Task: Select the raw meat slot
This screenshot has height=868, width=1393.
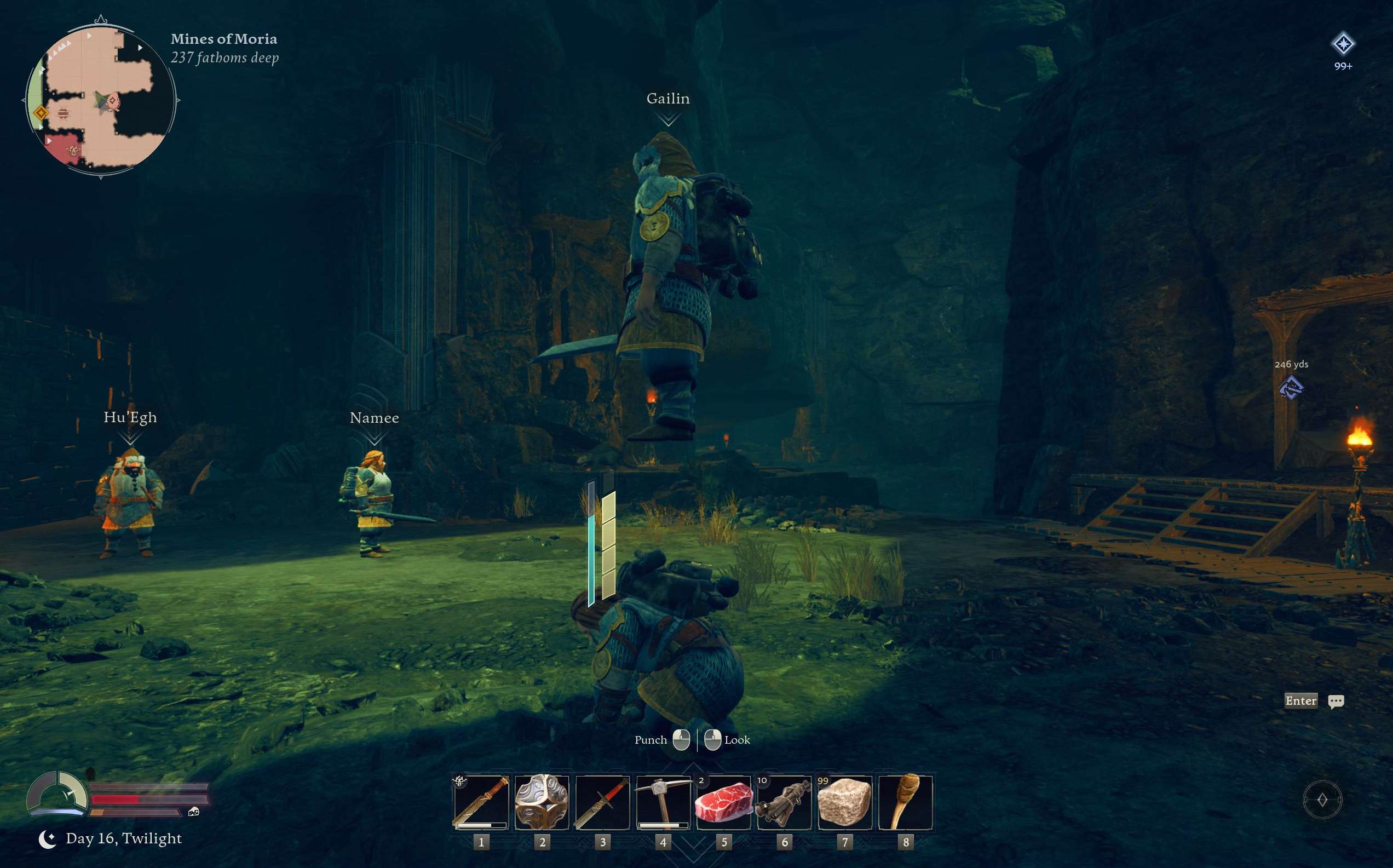Action: 724,802
